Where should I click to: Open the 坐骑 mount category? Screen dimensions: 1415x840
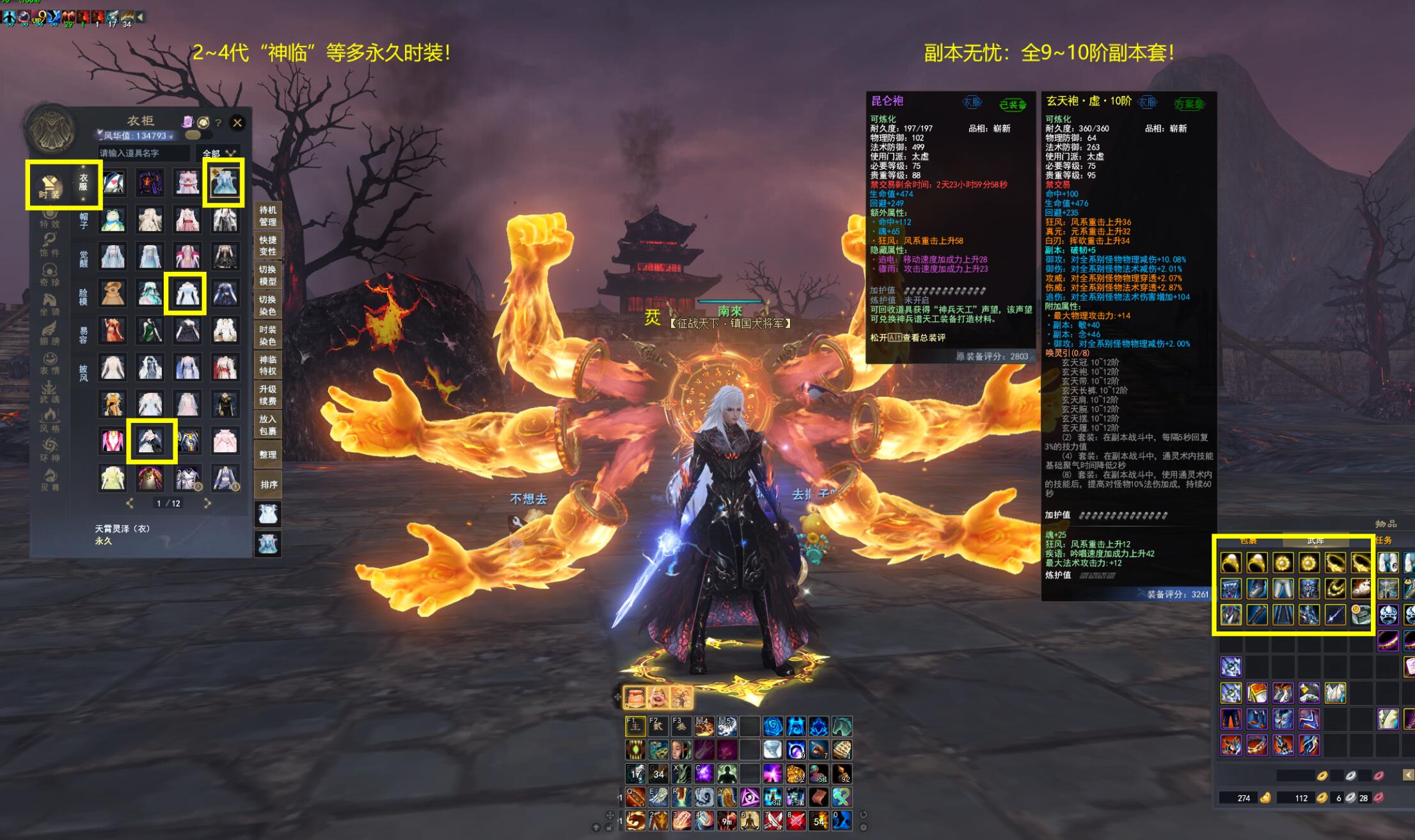(x=49, y=303)
